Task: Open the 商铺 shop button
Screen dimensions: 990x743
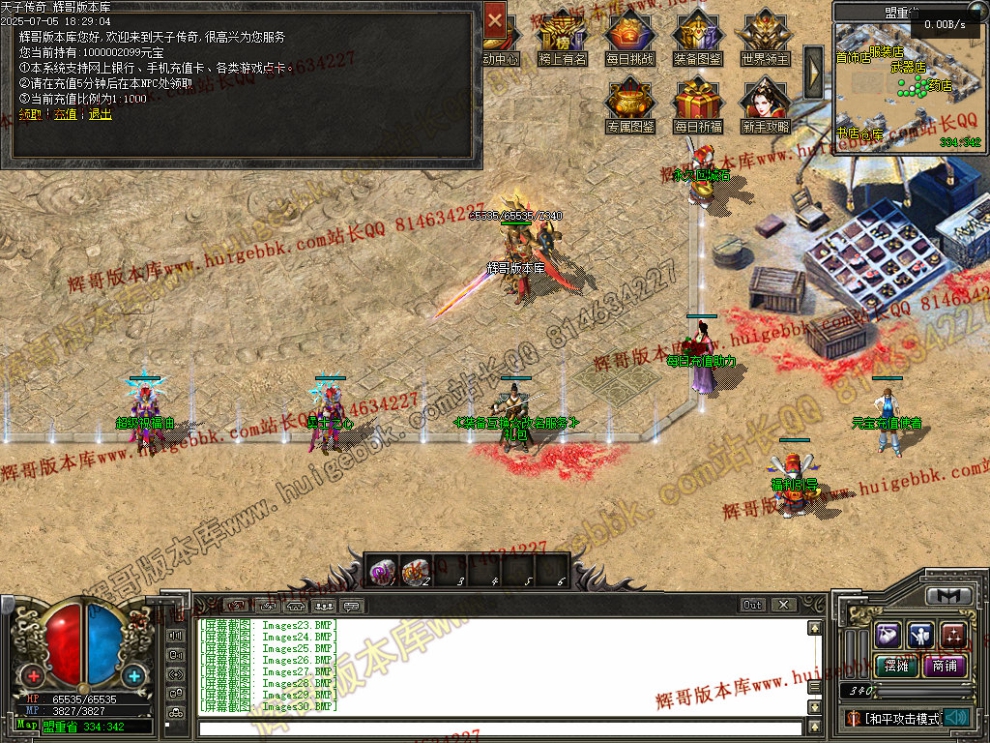Action: pos(943,665)
